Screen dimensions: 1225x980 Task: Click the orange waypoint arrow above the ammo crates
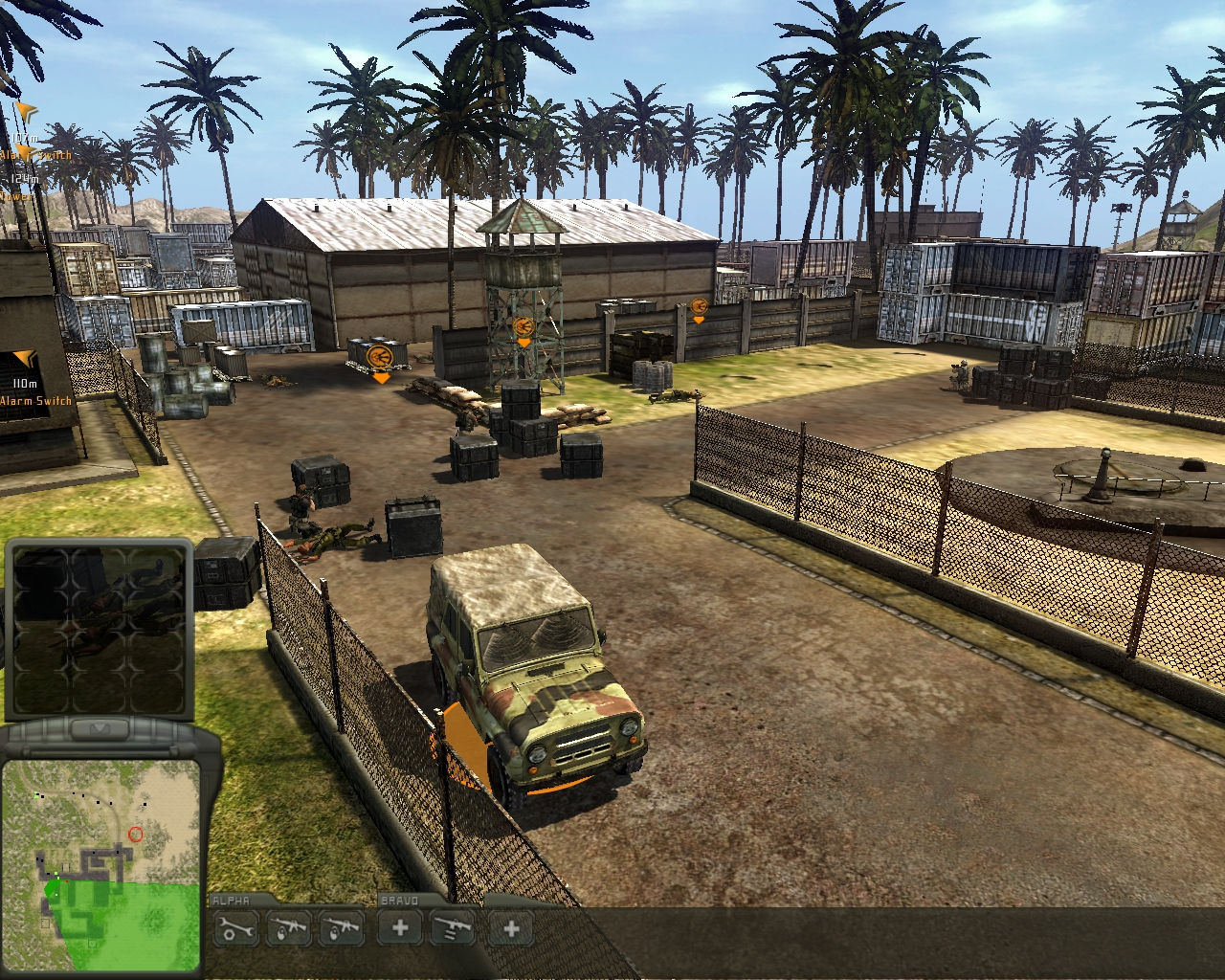click(382, 379)
